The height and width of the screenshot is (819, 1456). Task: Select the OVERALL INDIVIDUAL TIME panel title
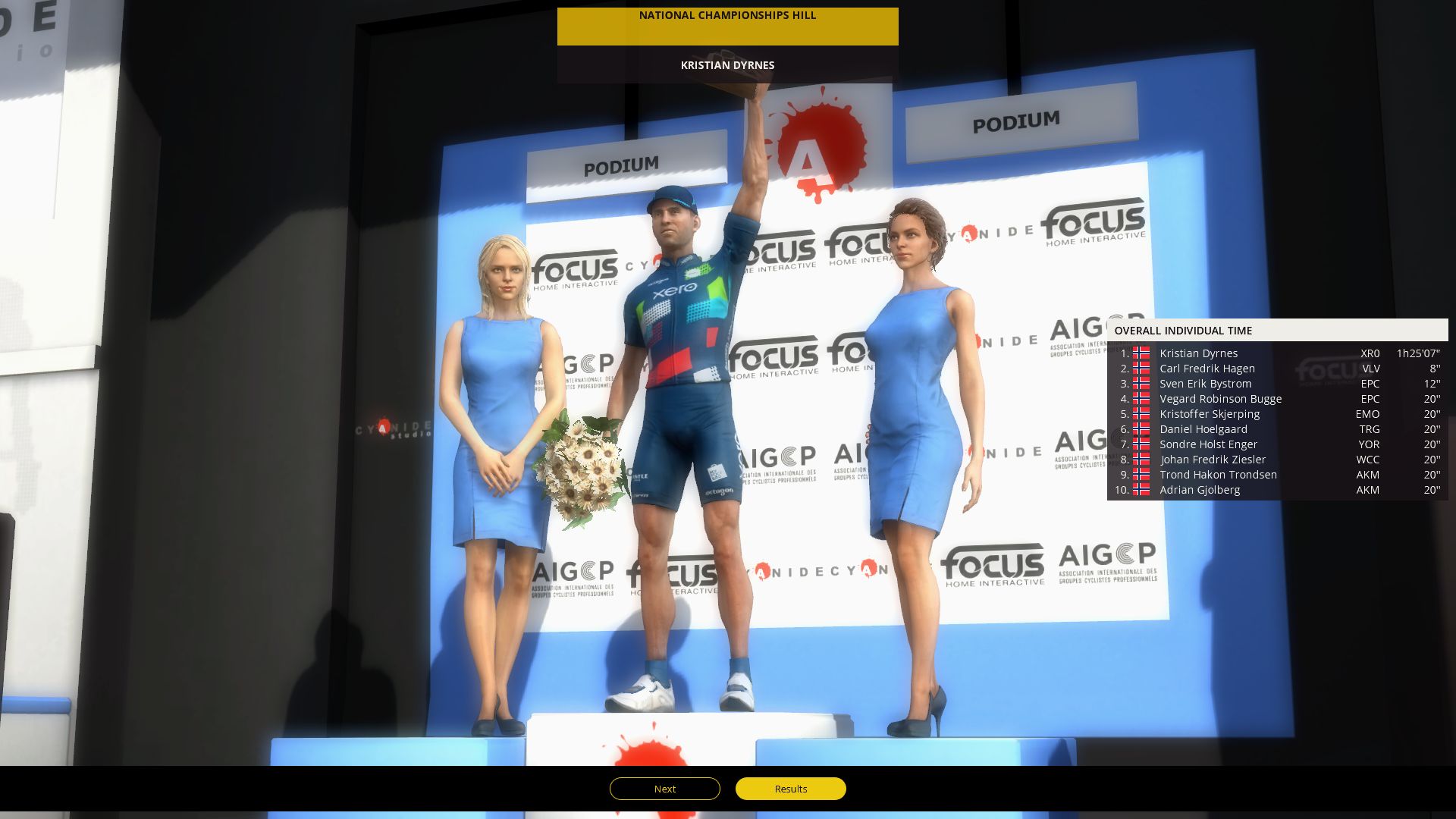pyautogui.click(x=1185, y=331)
